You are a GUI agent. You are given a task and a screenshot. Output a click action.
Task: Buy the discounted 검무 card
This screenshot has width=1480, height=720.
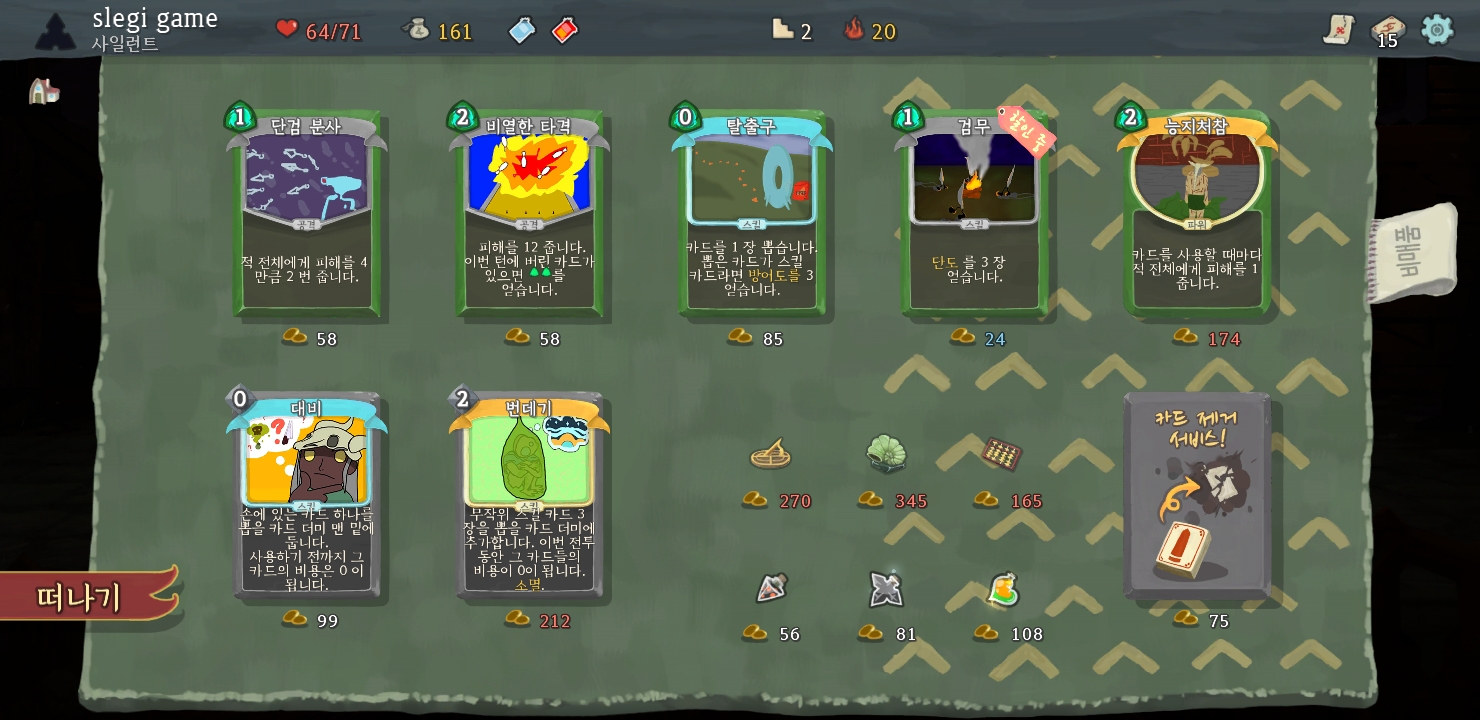tap(974, 215)
